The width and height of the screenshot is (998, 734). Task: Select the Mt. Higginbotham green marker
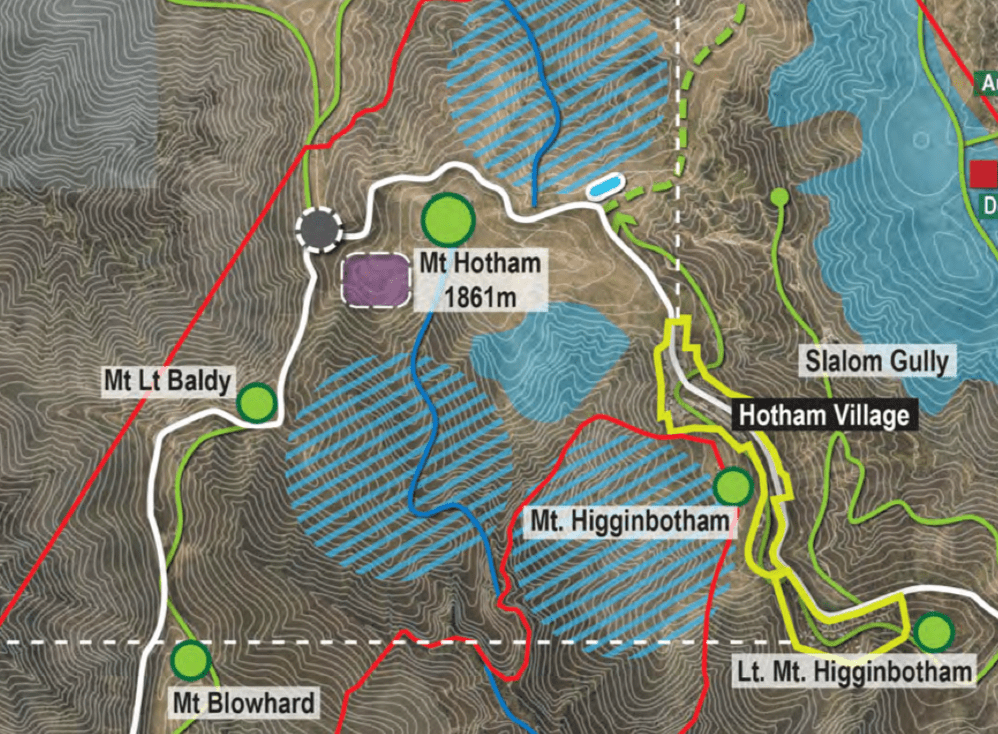pyautogui.click(x=733, y=486)
